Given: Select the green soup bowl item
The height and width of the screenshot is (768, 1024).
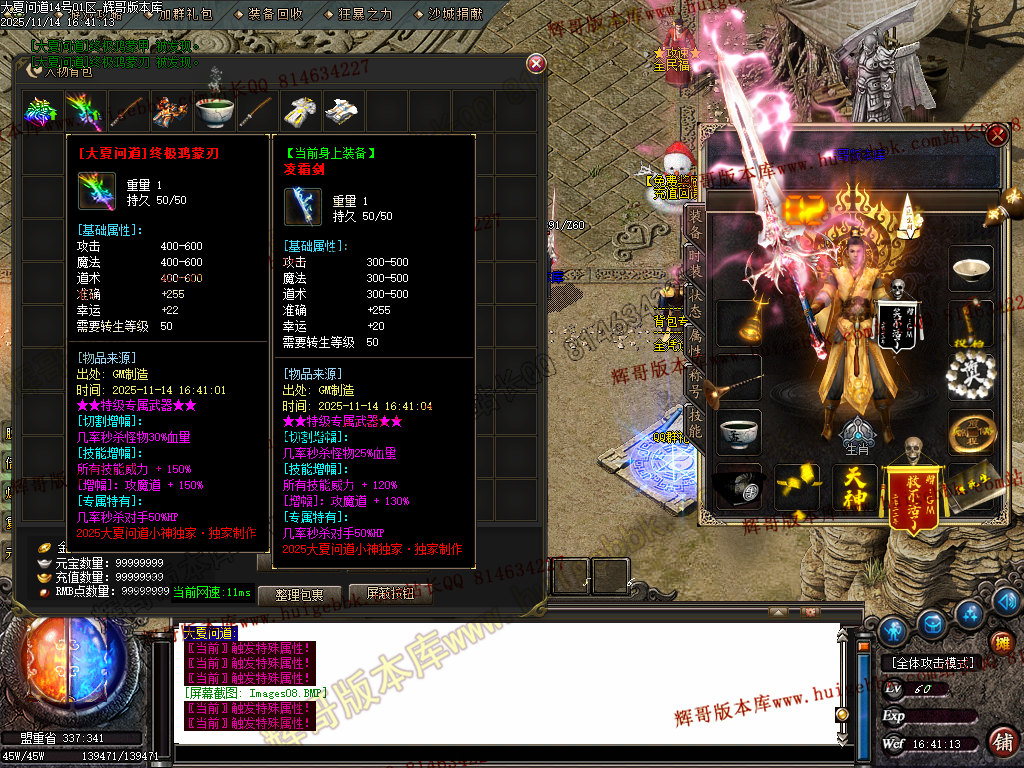Looking at the screenshot, I should coord(214,111).
